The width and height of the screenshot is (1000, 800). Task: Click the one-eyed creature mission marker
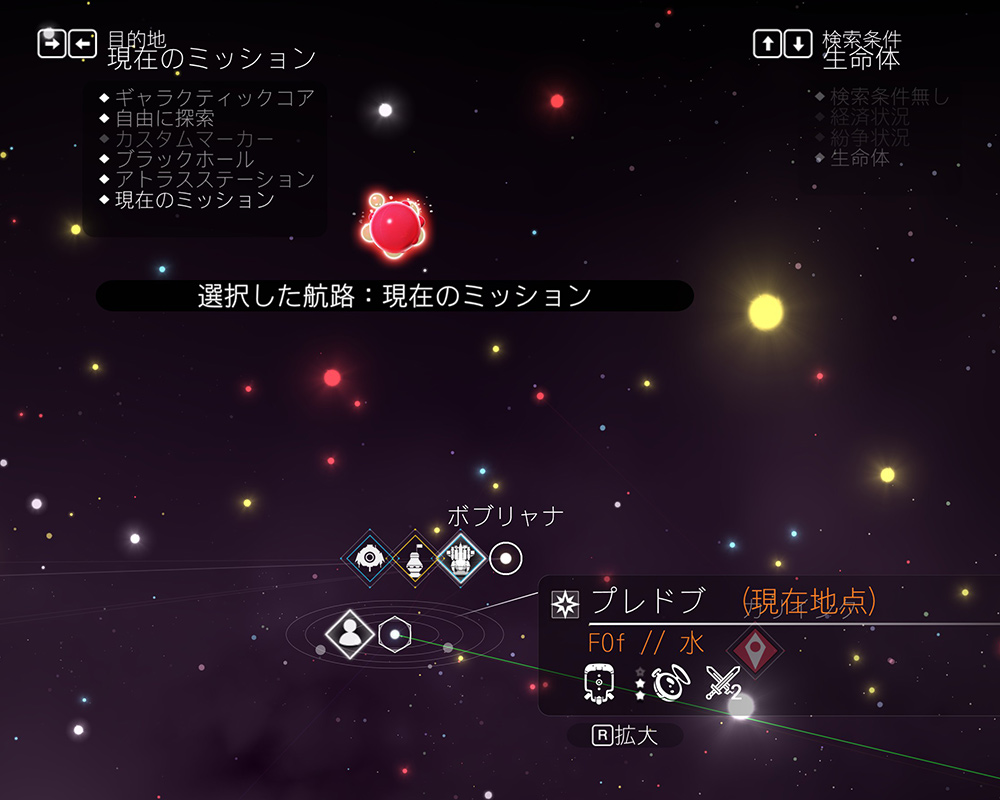[370, 558]
